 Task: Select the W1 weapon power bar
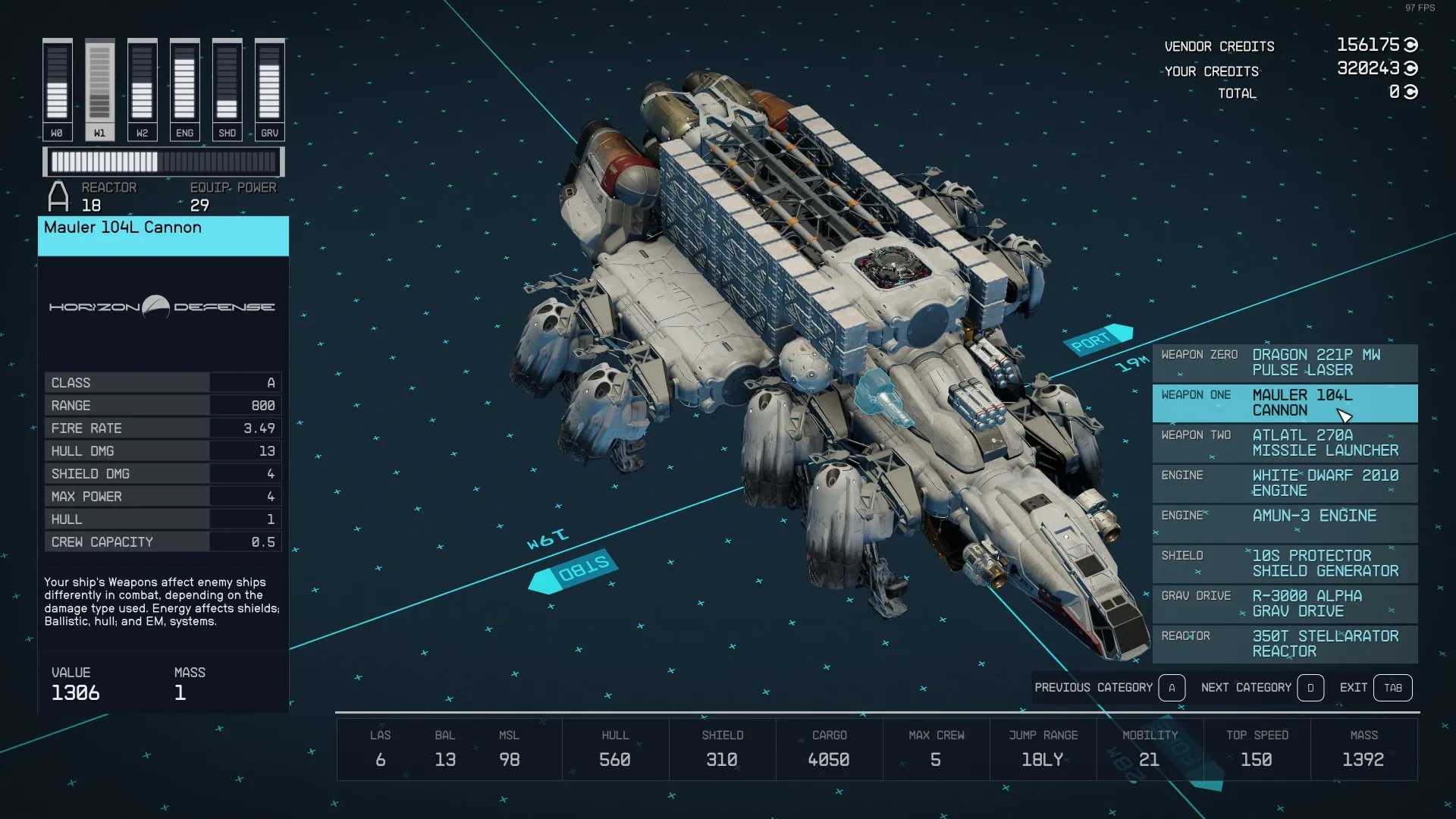point(99,89)
